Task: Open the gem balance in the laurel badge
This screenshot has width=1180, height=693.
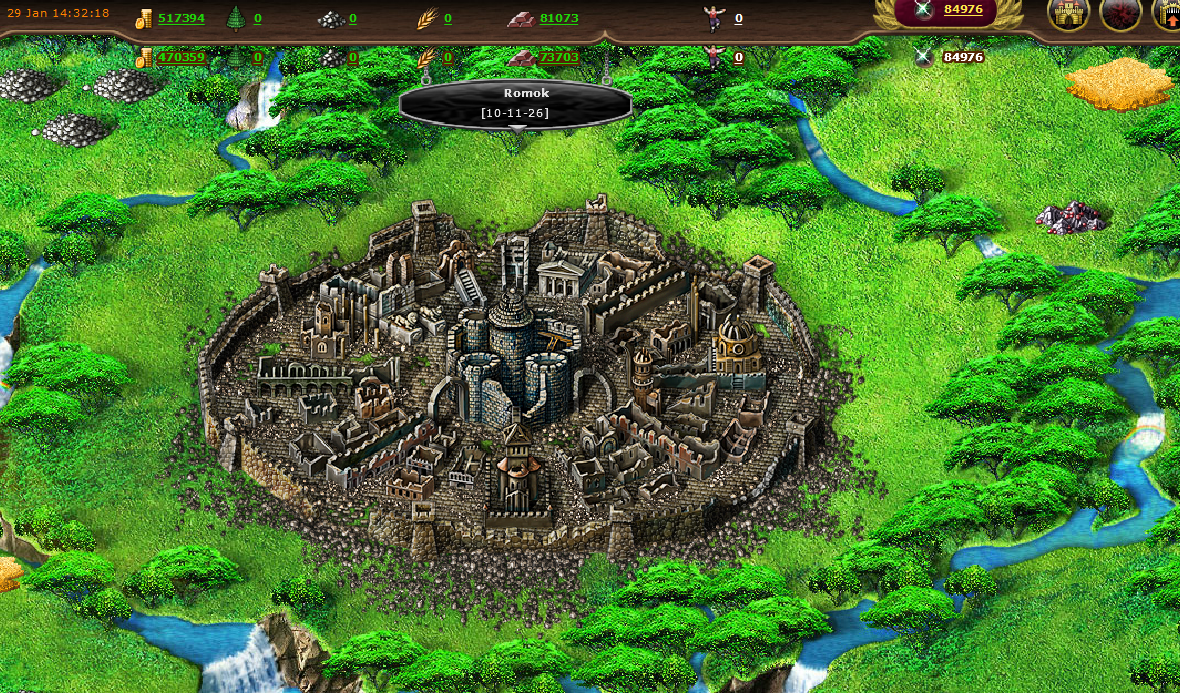Action: (962, 10)
